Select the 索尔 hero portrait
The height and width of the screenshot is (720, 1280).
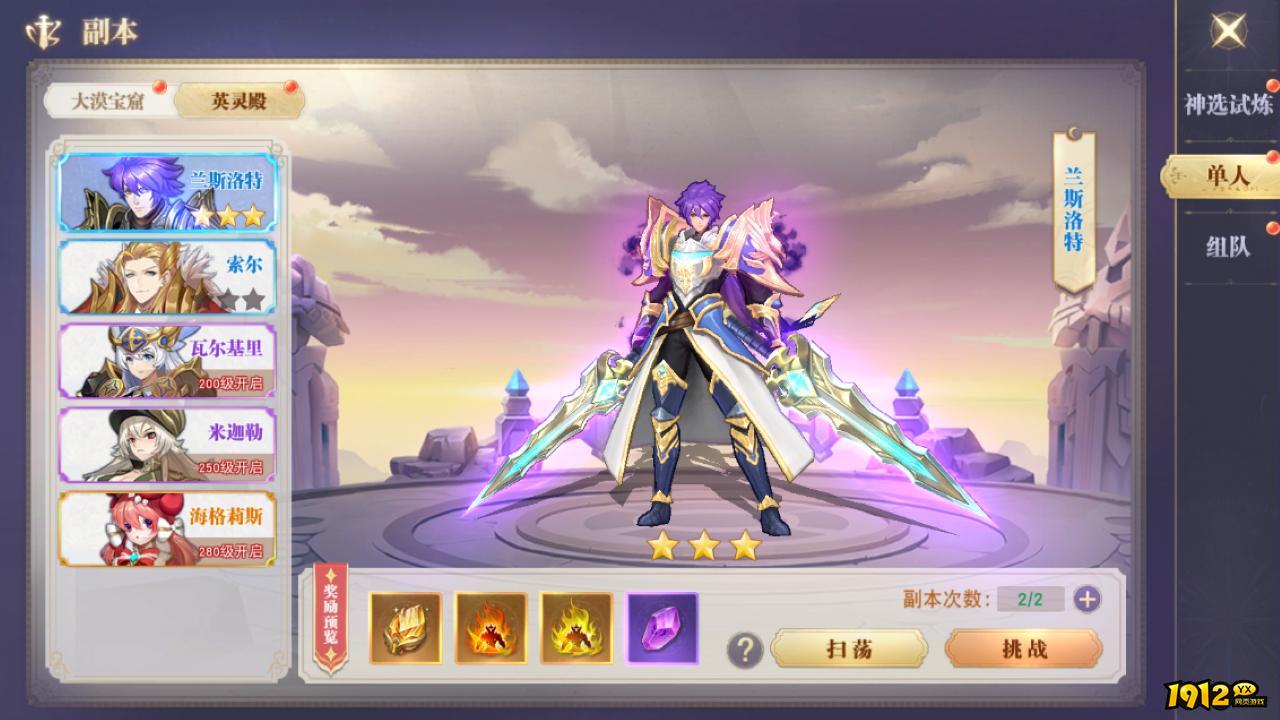[167, 277]
